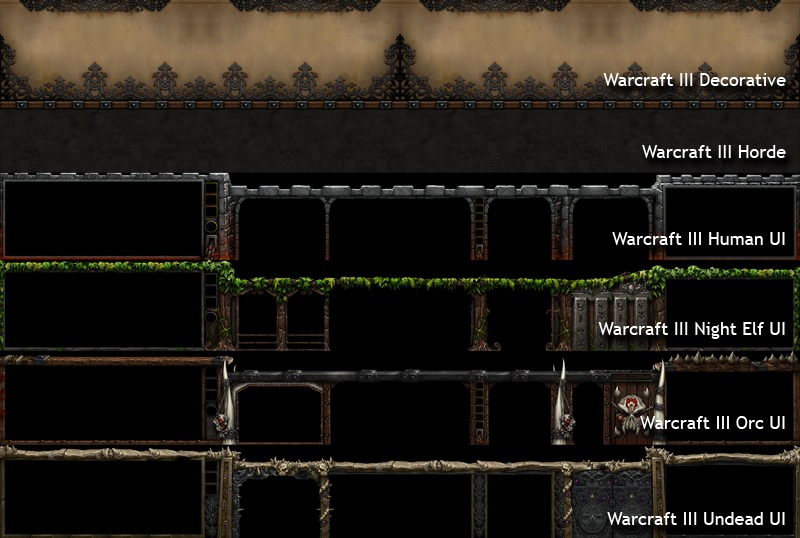This screenshot has height=538, width=800.
Task: Select the Warcraft III Night Elf UI label
Action: click(691, 328)
